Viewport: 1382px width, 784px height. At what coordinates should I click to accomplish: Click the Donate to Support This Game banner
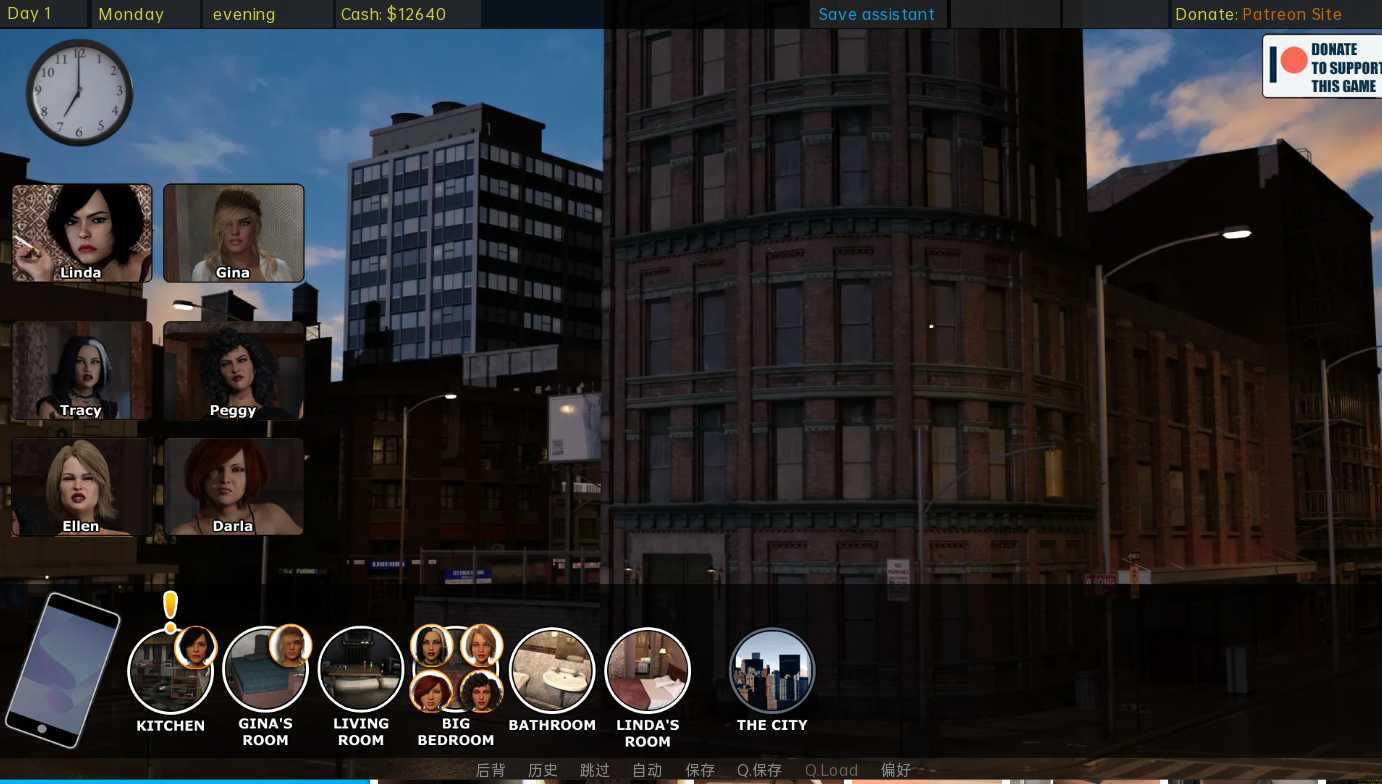click(1322, 67)
